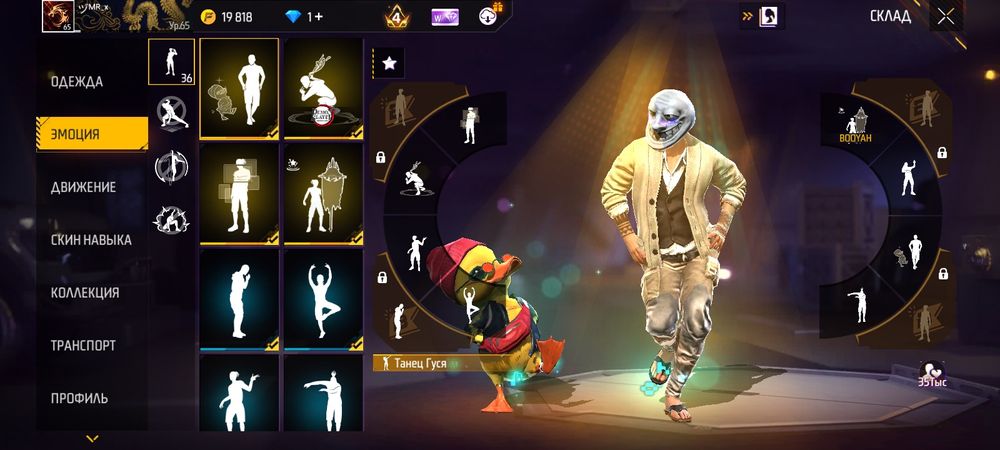
Task: Select the emote subtab showing 36
Action: (x=171, y=62)
